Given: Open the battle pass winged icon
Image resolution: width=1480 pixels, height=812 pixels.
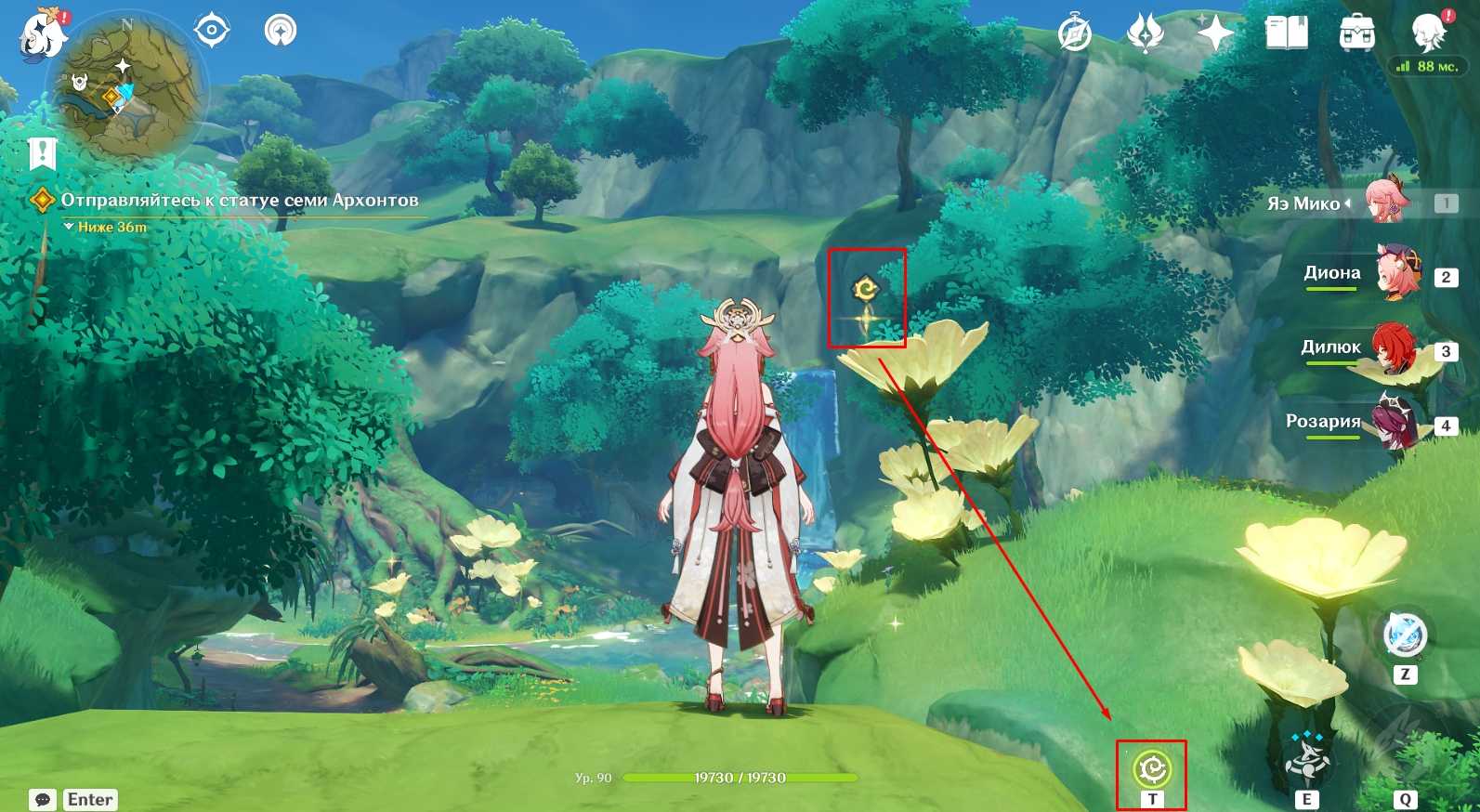Looking at the screenshot, I should pyautogui.click(x=1145, y=34).
